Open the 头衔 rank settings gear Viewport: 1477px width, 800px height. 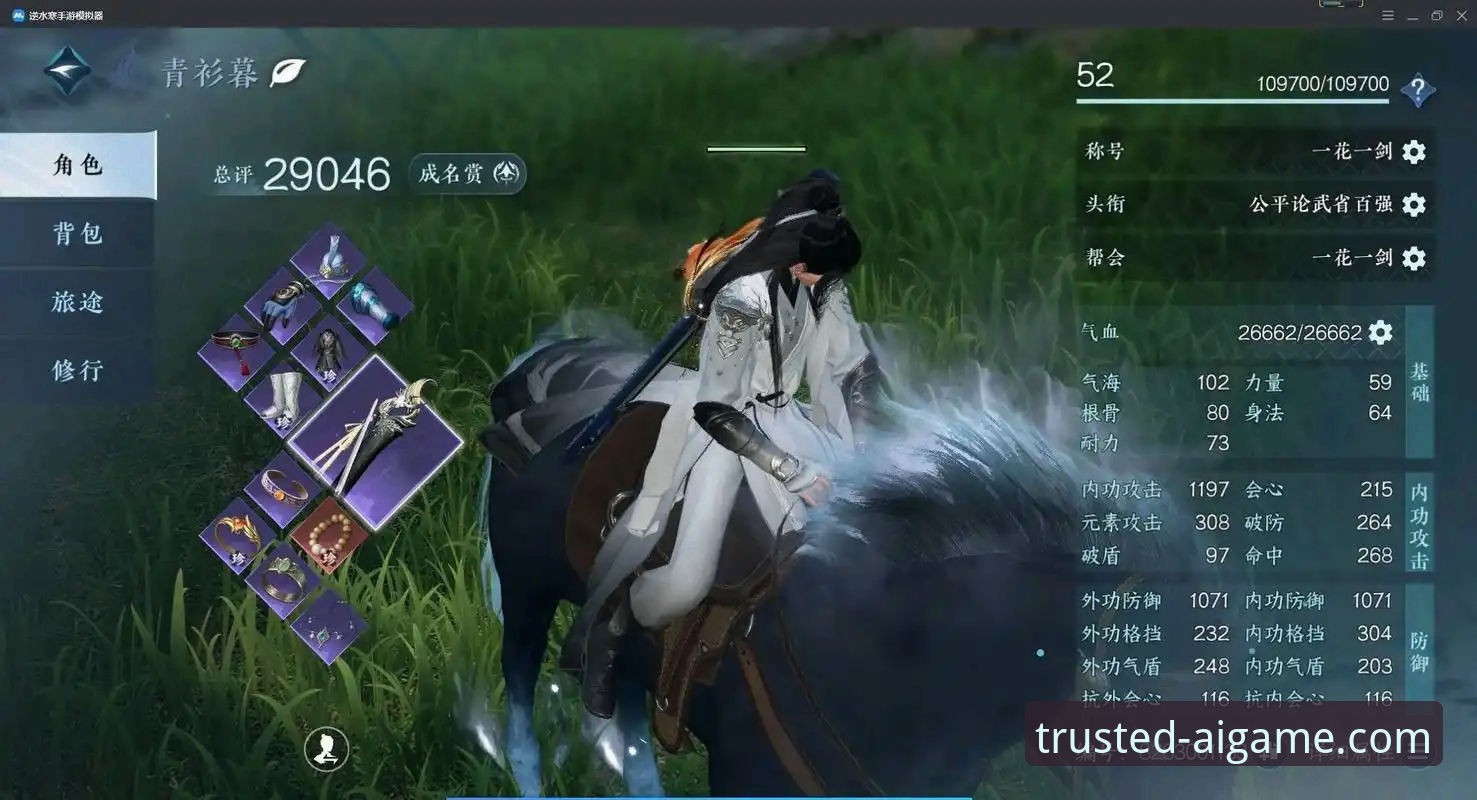1413,205
